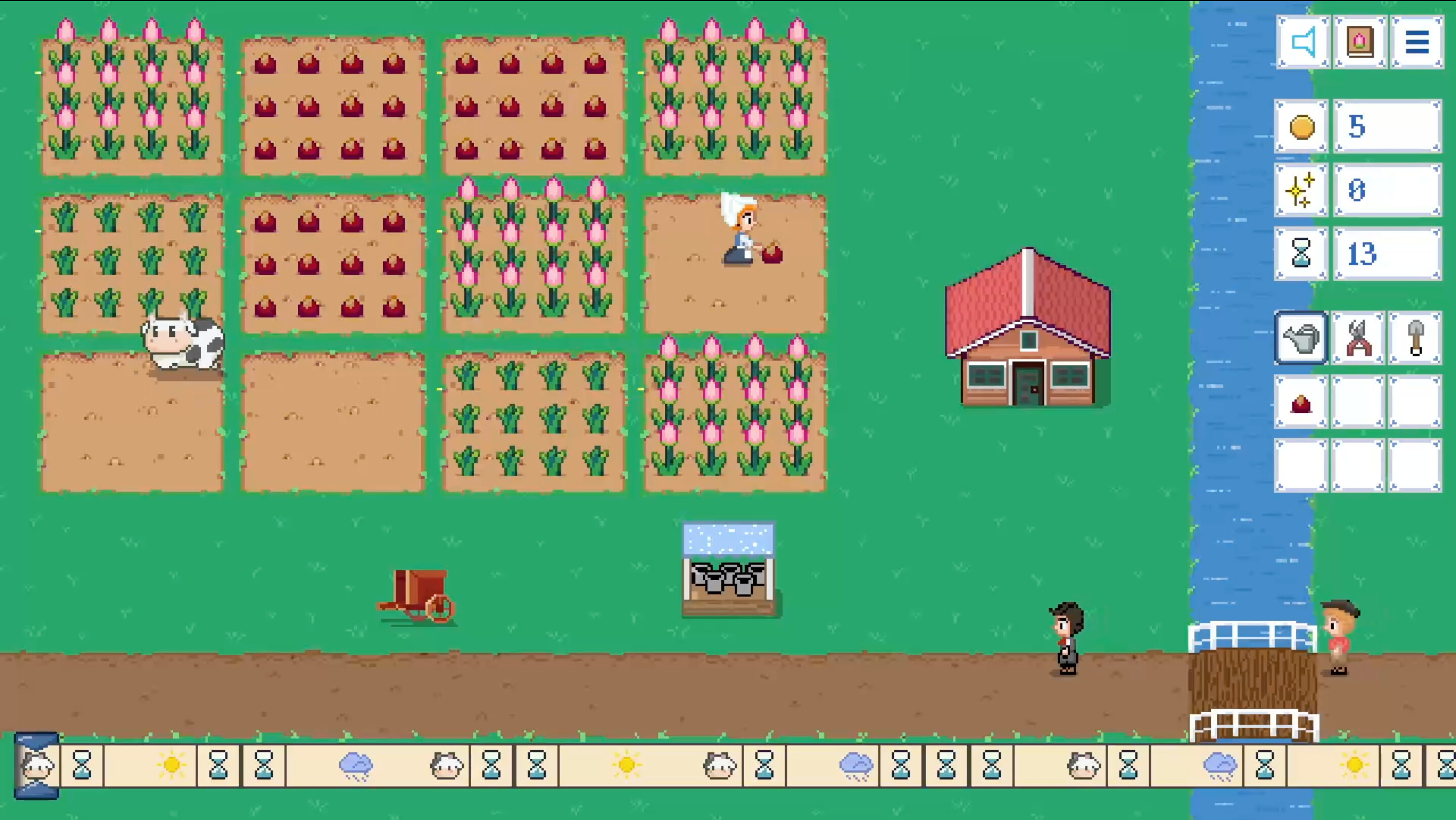1456x820 pixels.
Task: Select the pruning shears tool
Action: [1359, 339]
